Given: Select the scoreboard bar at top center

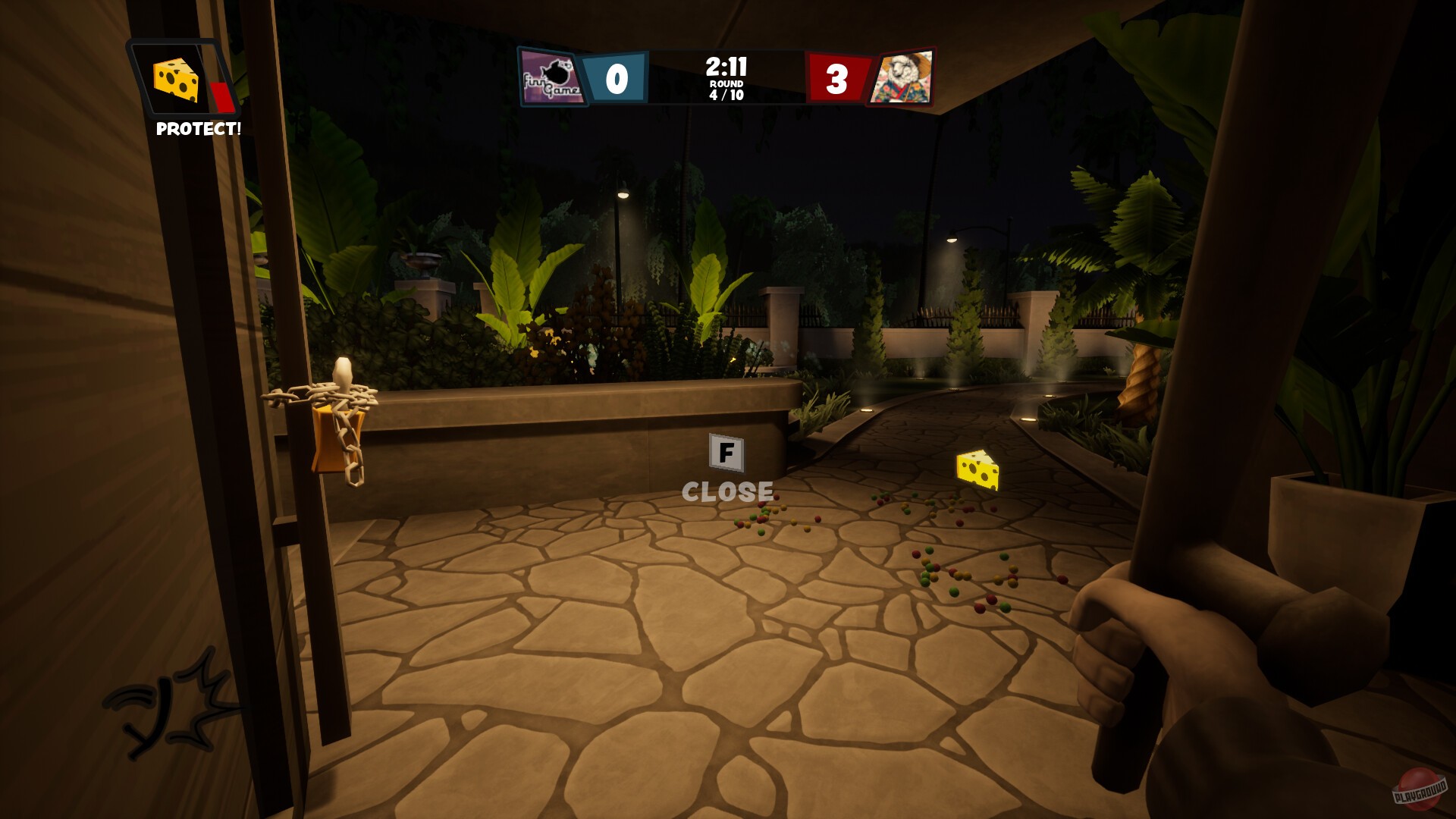Looking at the screenshot, I should [726, 76].
